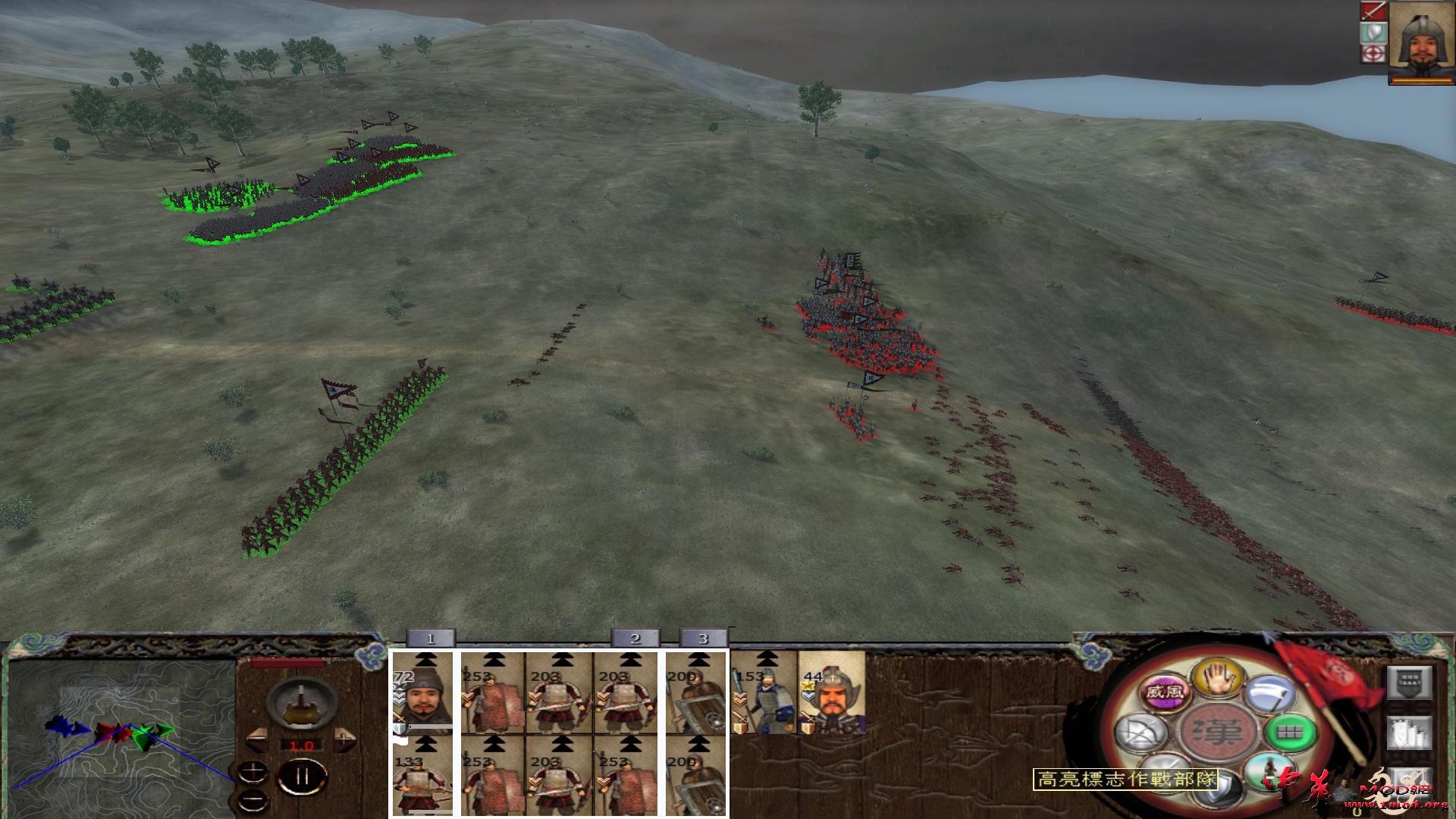Open the green group formations icon
Image resolution: width=1456 pixels, height=819 pixels.
pos(1291,733)
